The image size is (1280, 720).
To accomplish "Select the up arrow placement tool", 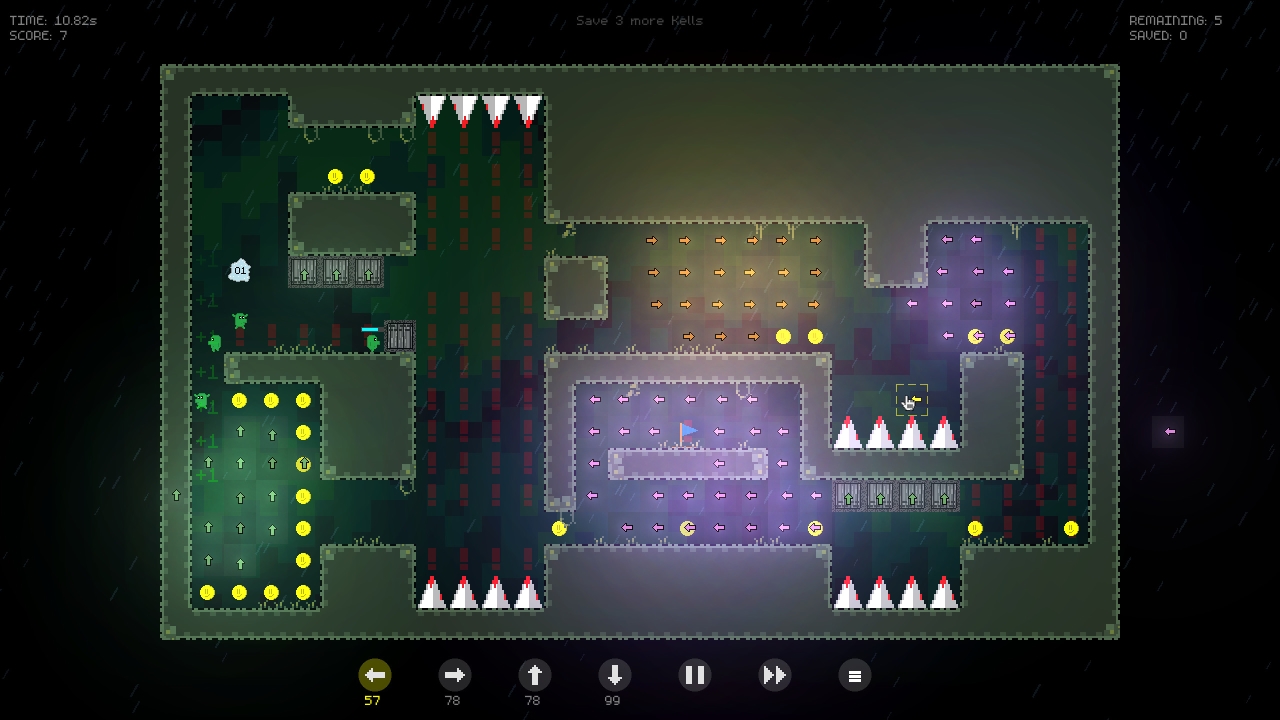I will [x=535, y=675].
